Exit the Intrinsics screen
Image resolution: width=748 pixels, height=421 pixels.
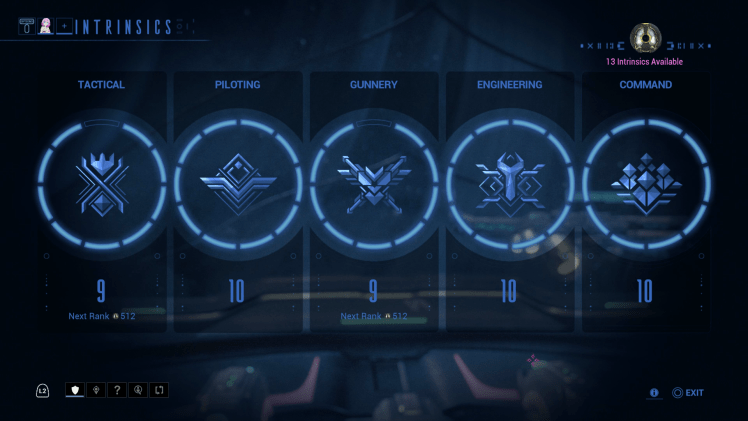(688, 393)
